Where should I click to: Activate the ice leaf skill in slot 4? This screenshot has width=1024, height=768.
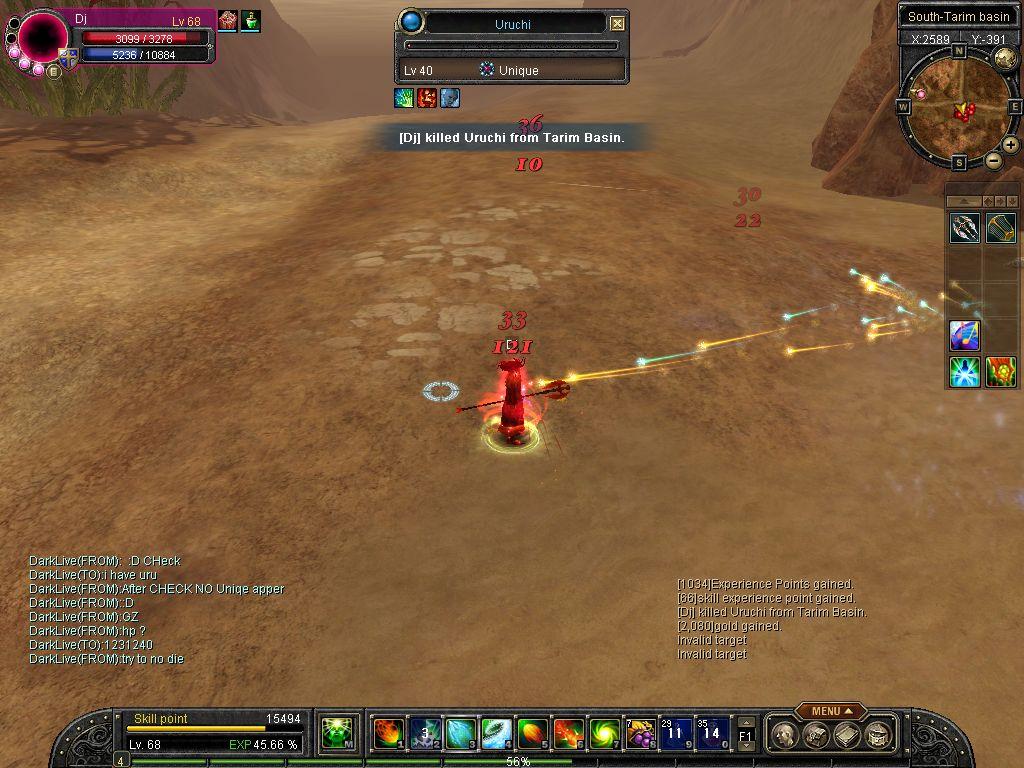[496, 734]
